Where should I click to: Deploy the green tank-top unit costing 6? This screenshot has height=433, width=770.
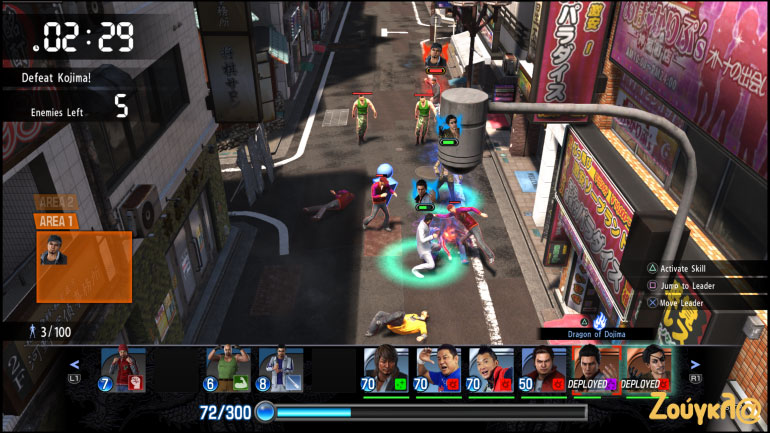coord(227,370)
